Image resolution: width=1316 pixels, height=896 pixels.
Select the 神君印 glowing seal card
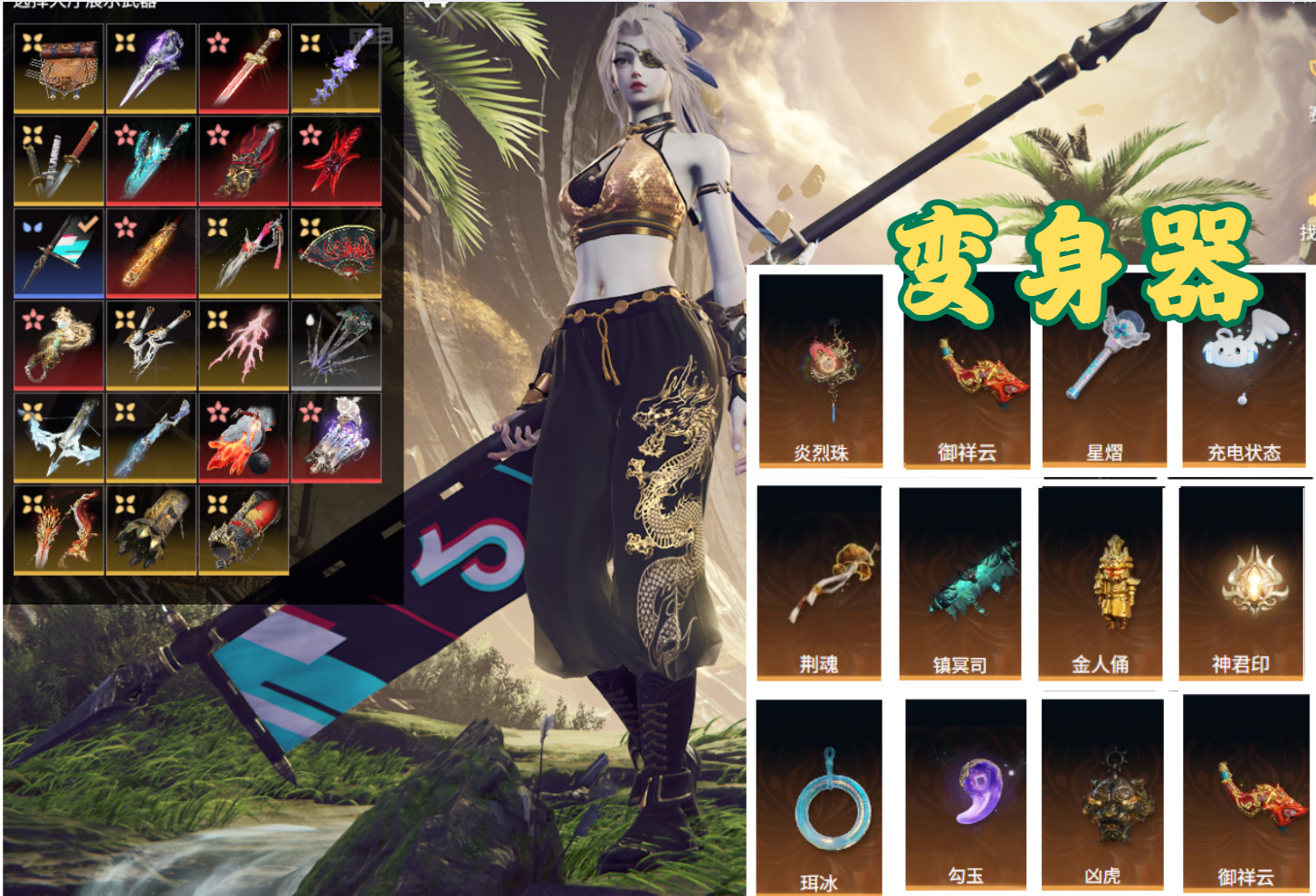(1241, 583)
